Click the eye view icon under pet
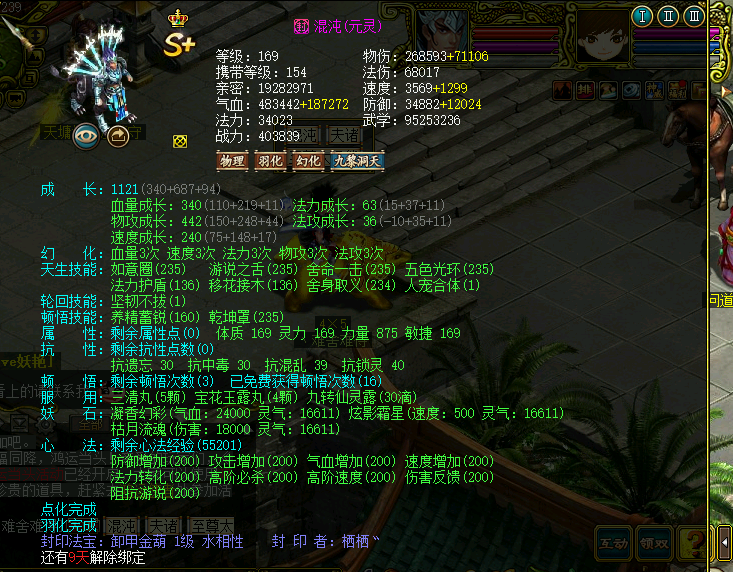 pyautogui.click(x=86, y=136)
